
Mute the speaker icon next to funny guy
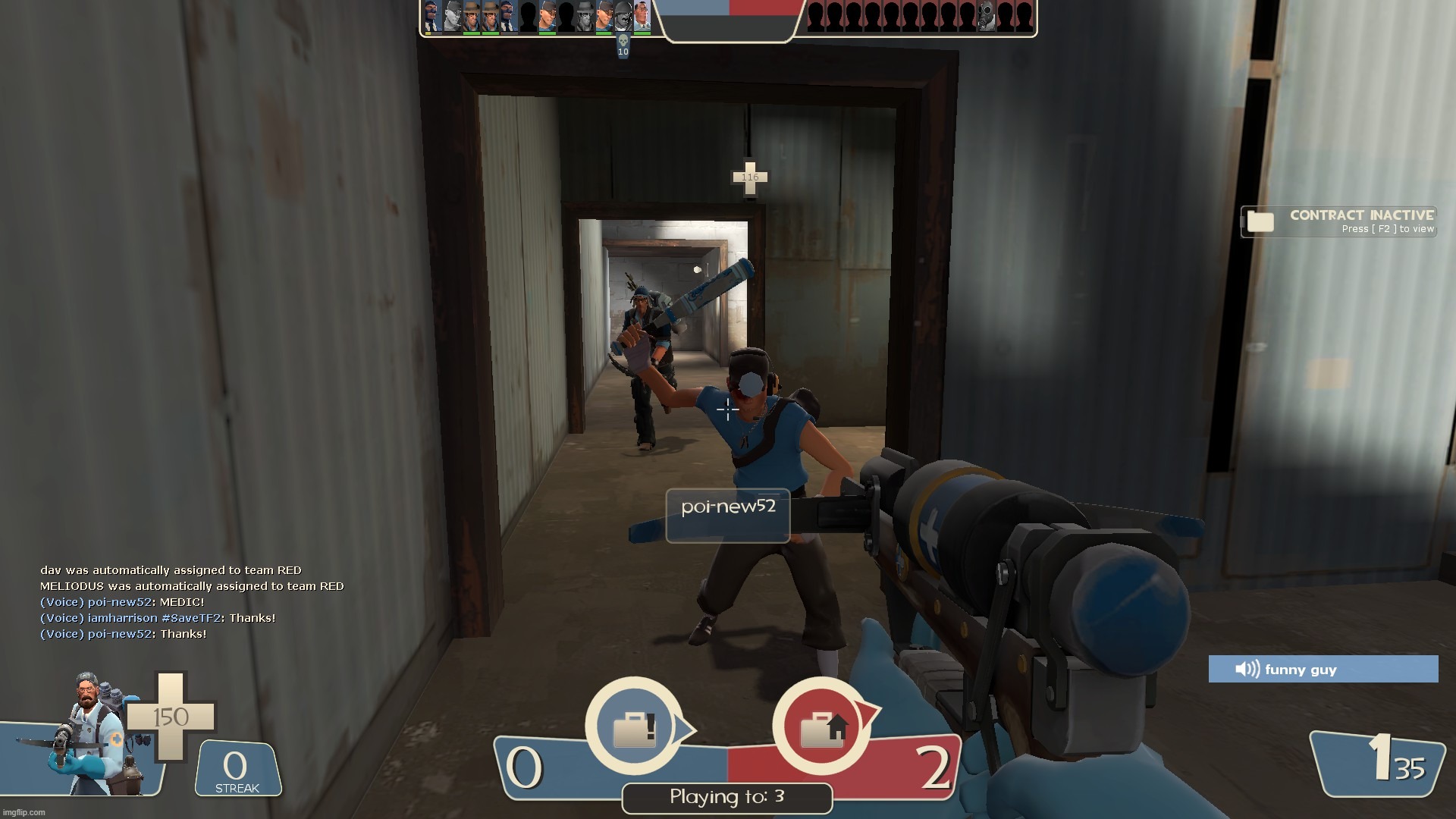[1247, 670]
